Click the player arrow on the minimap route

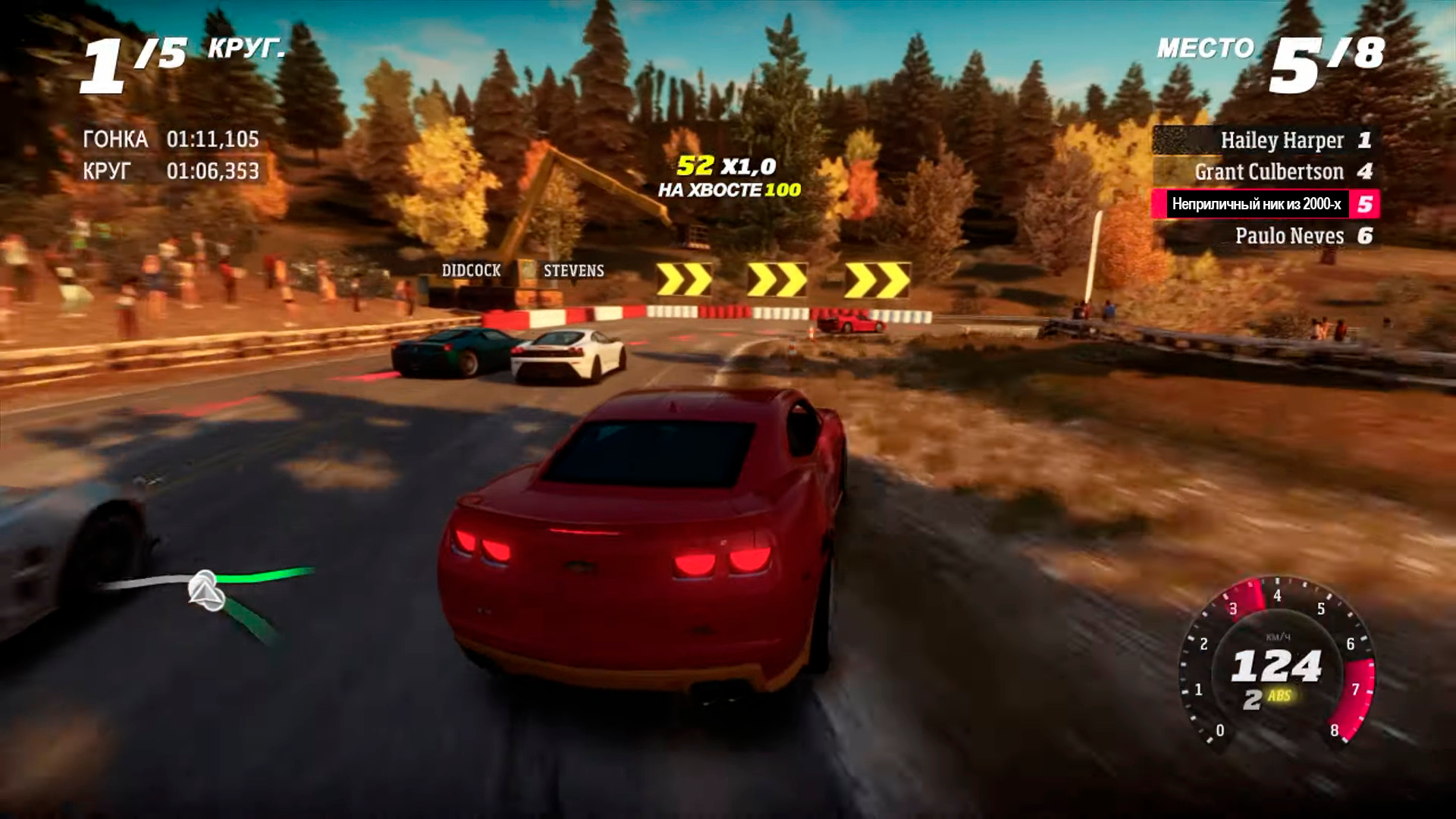coord(206,590)
